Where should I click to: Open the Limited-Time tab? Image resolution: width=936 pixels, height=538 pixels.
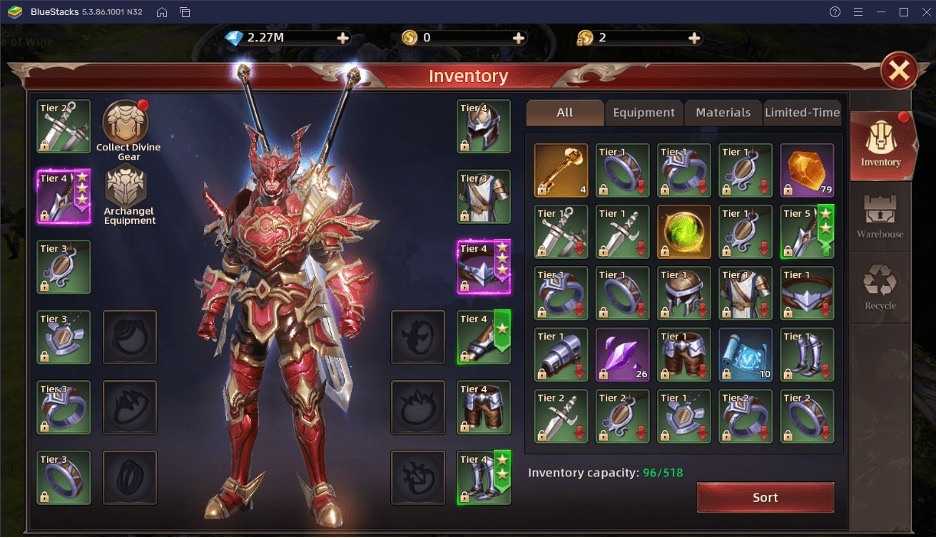[x=802, y=112]
